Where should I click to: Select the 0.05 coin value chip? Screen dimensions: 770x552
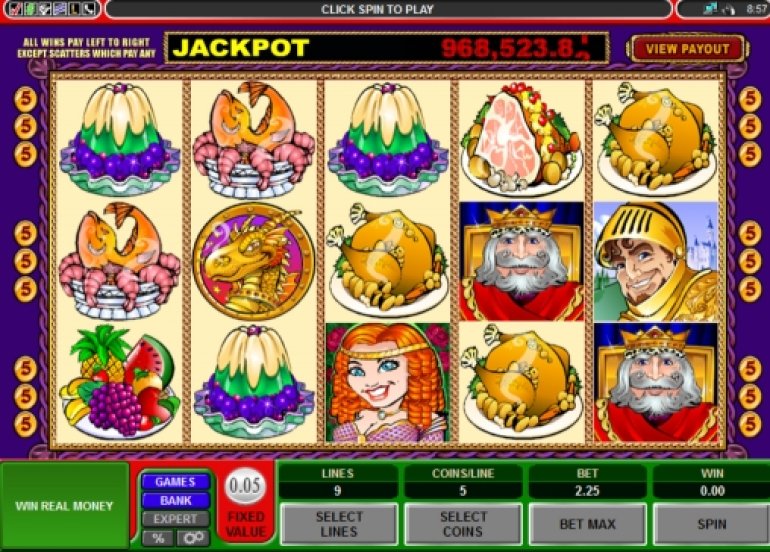click(x=244, y=487)
